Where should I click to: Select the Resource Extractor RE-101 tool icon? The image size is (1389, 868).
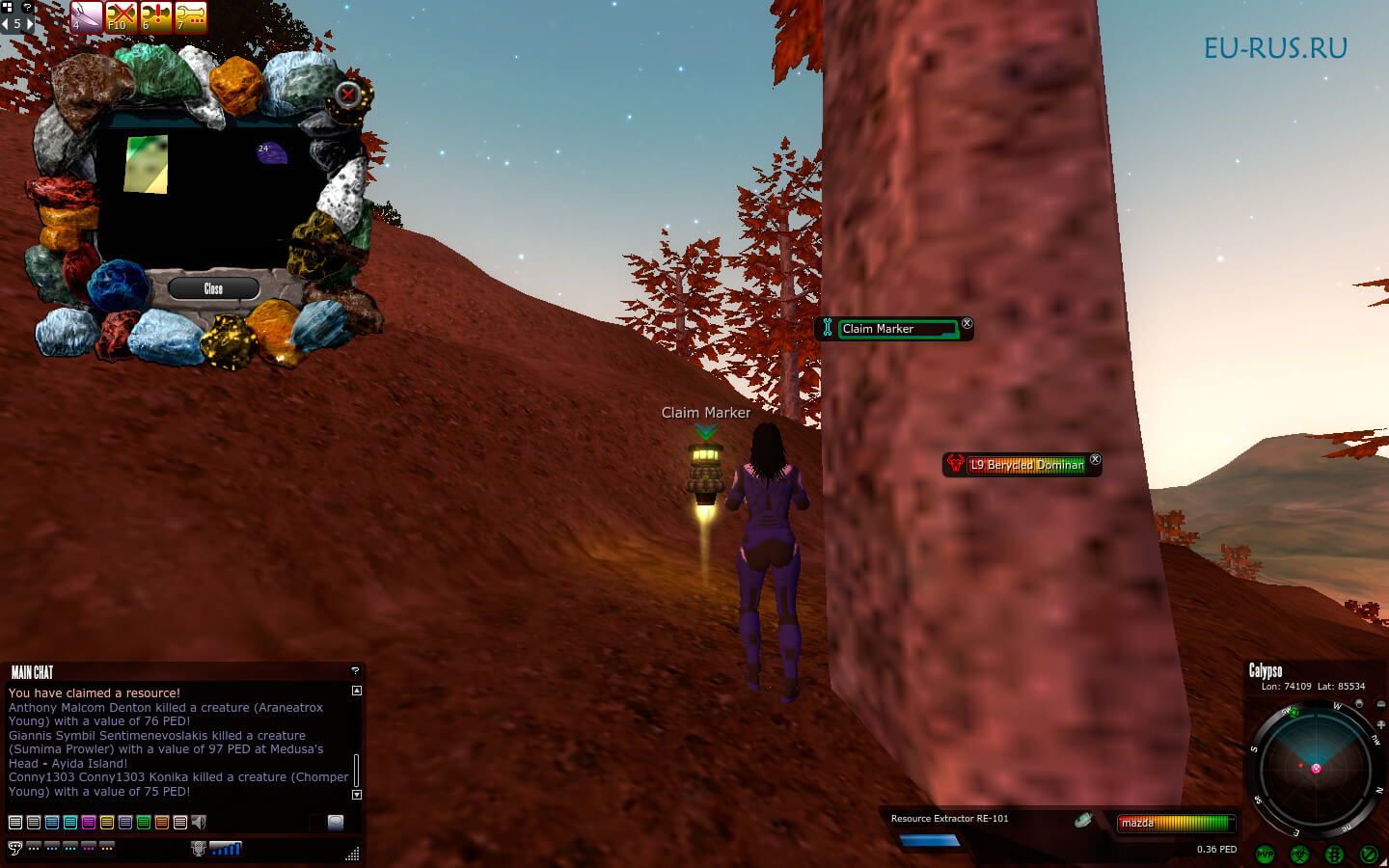1083,820
